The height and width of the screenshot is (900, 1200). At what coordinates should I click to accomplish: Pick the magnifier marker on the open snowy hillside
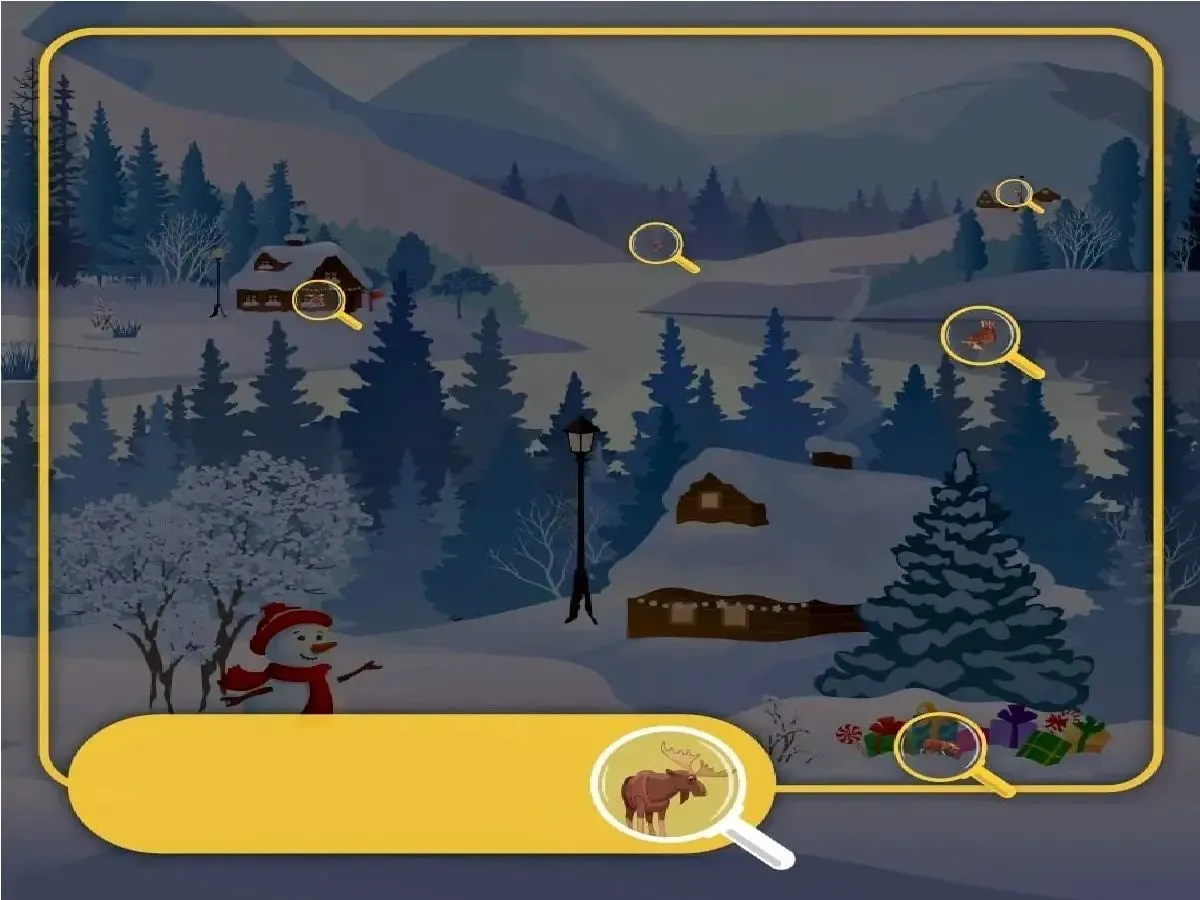coord(655,243)
